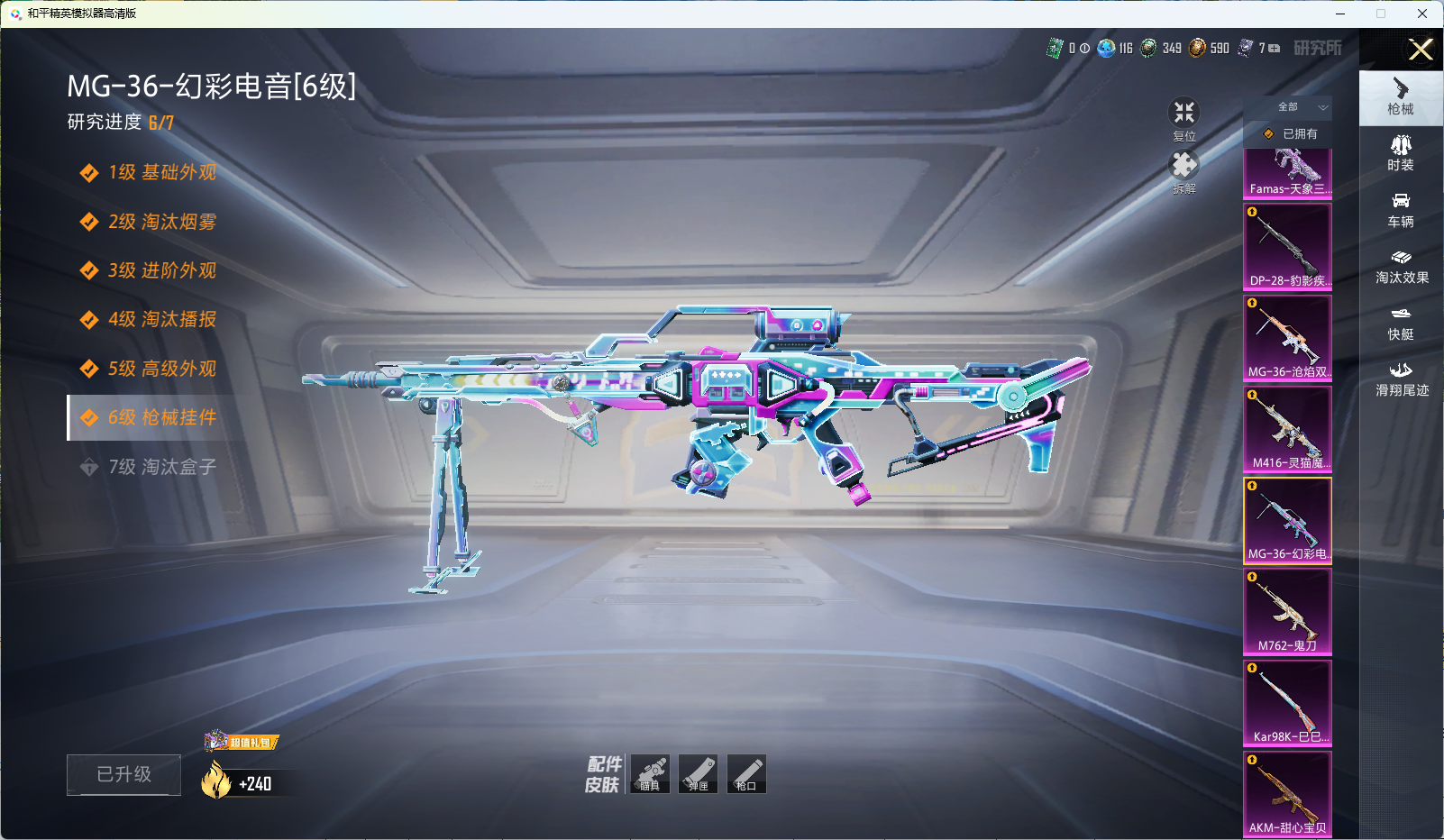Click the 已升级 button

[x=123, y=774]
